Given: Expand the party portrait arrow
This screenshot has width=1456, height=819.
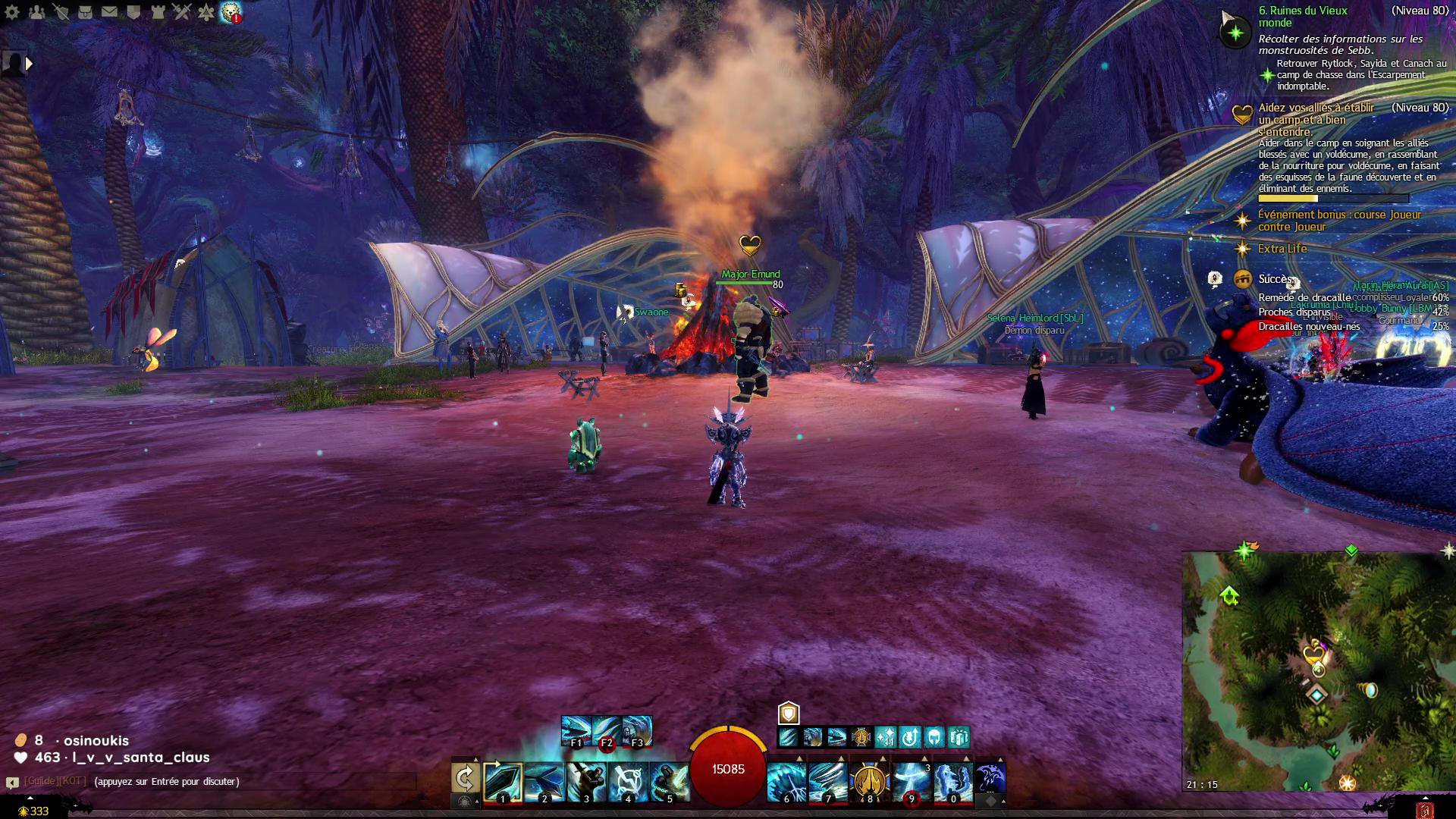Looking at the screenshot, I should point(29,64).
